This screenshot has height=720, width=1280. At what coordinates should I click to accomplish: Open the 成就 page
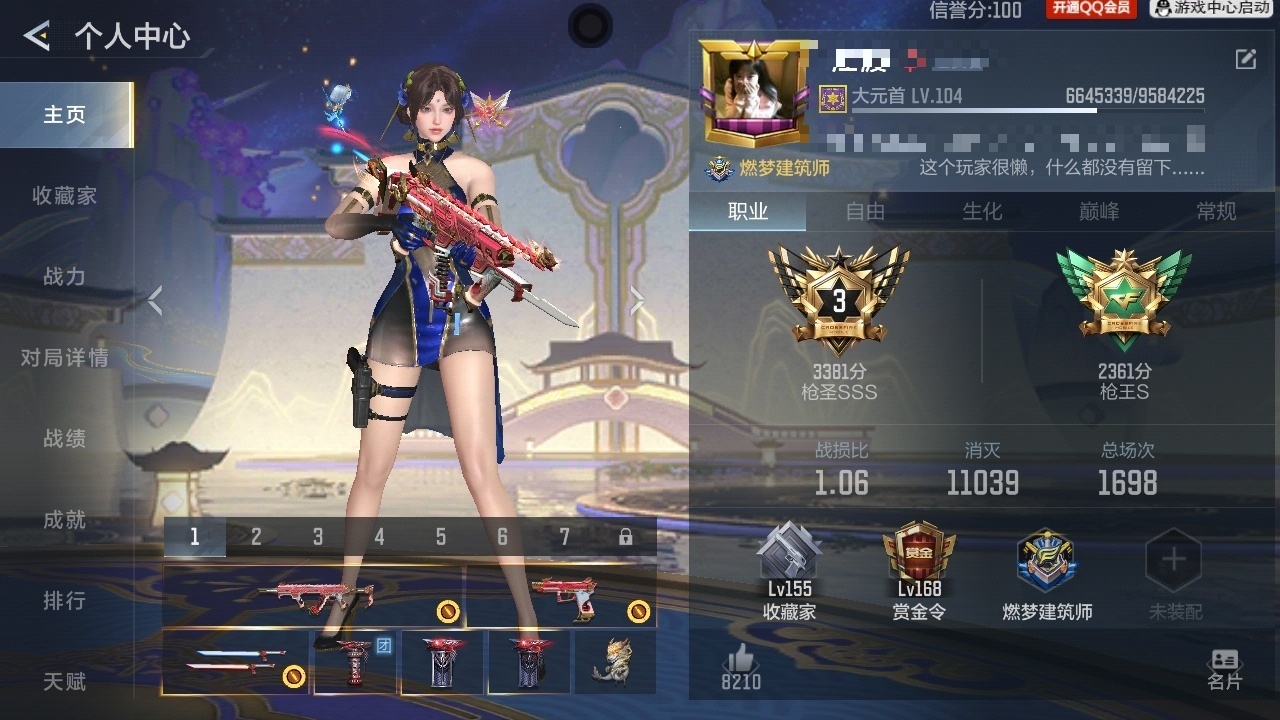pyautogui.click(x=65, y=520)
